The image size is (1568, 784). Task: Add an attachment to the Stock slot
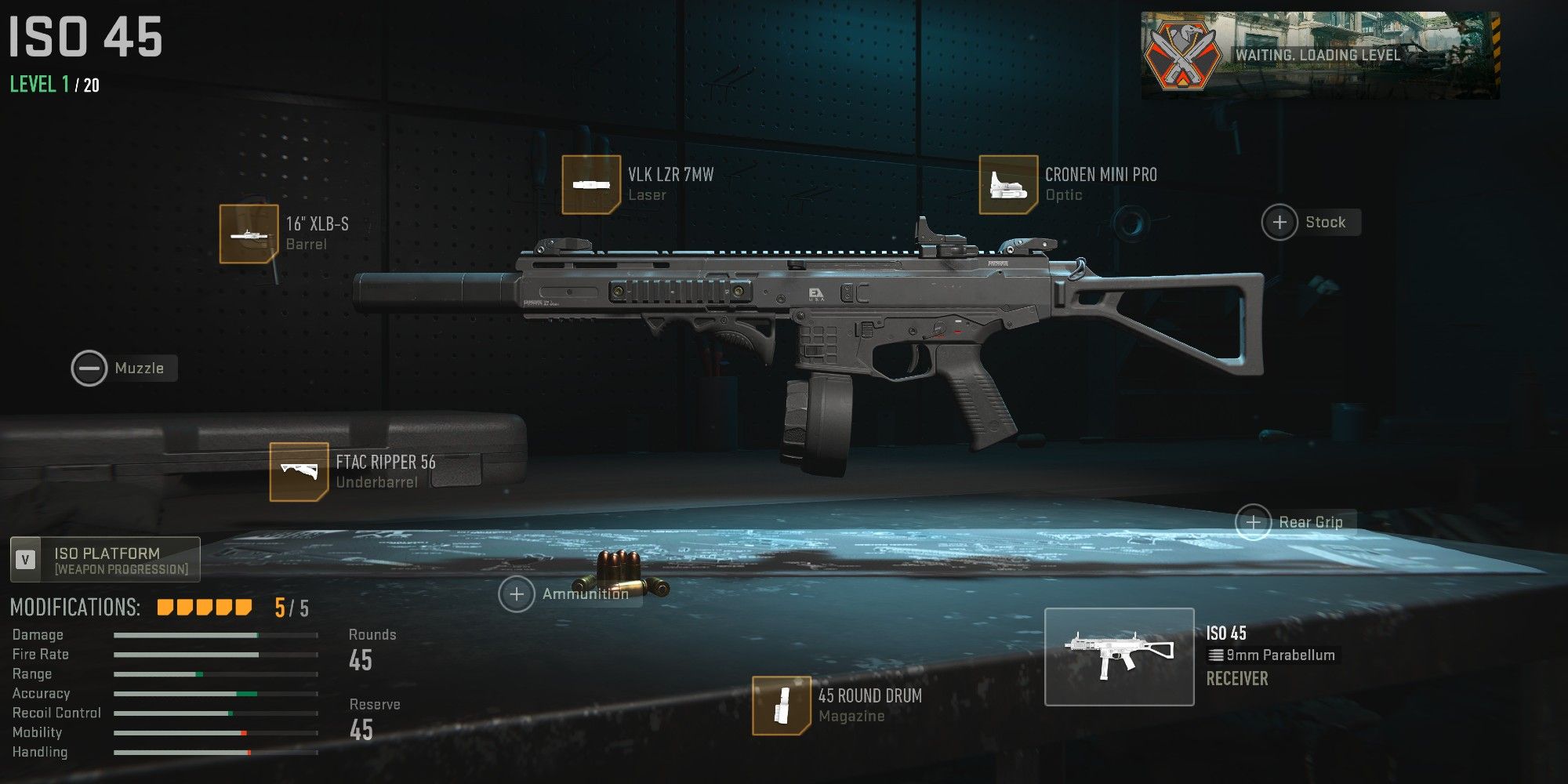(x=1279, y=222)
